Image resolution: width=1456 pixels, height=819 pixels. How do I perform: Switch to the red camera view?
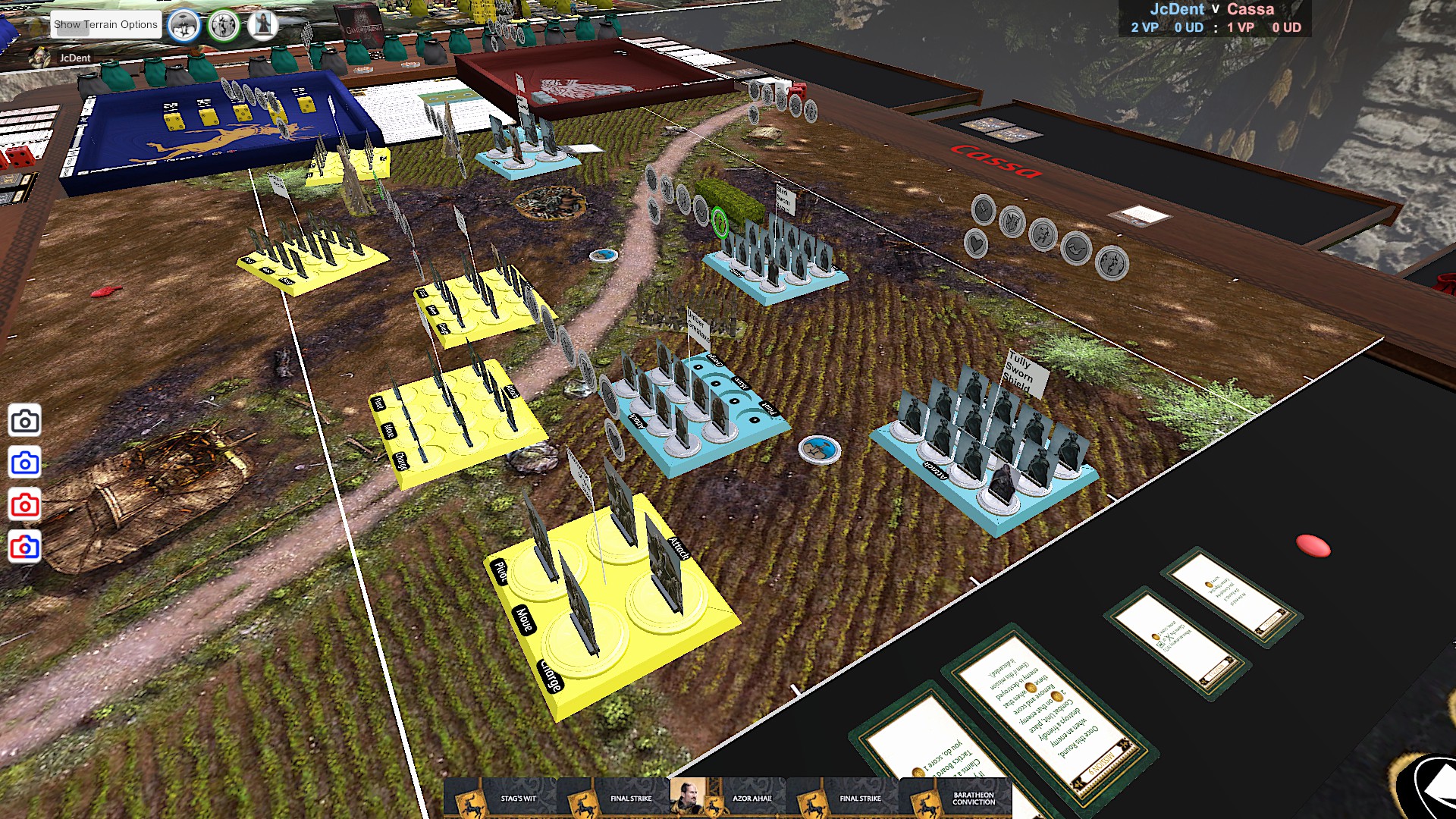25,505
